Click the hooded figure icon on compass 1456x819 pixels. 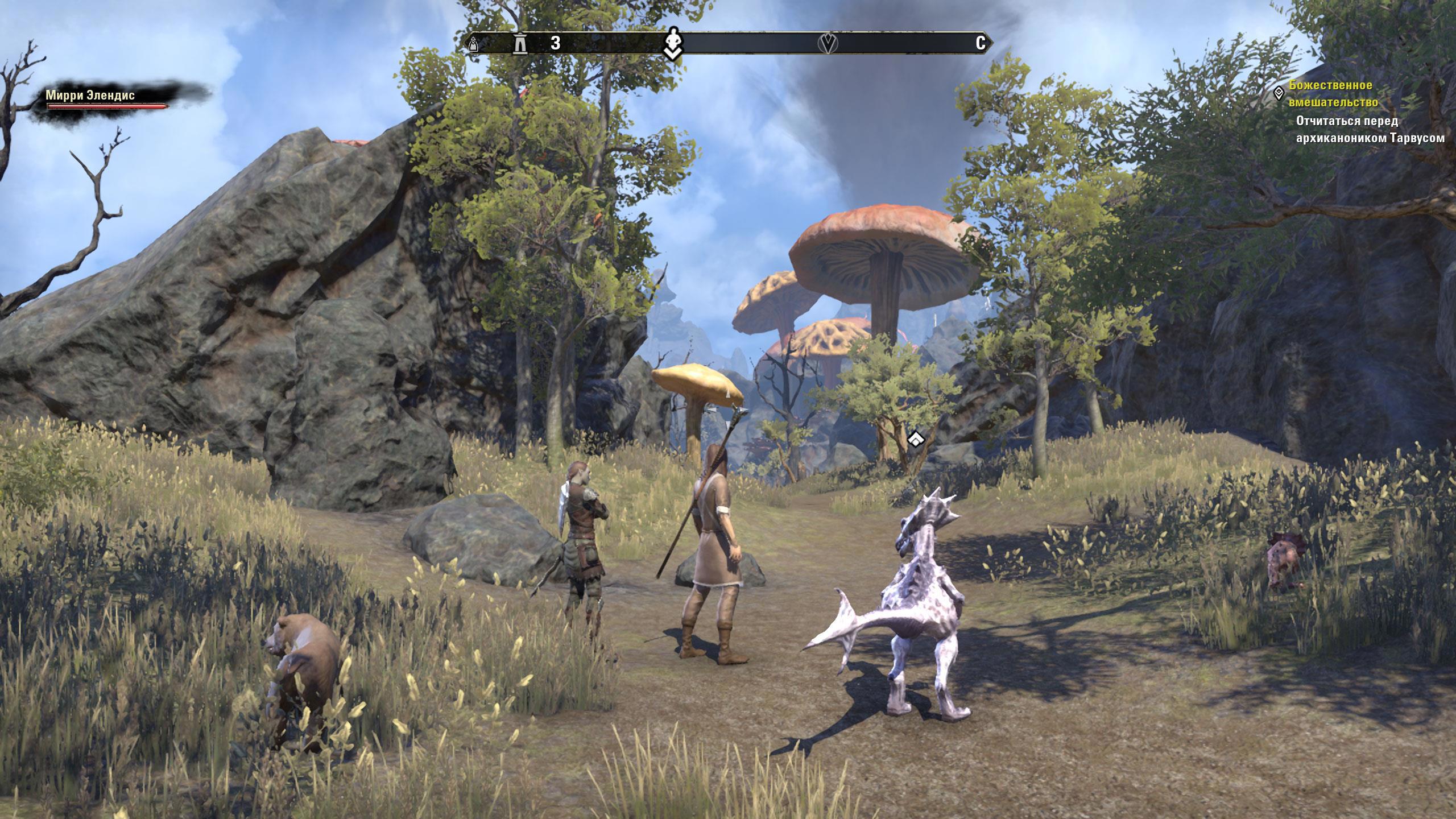(473, 44)
